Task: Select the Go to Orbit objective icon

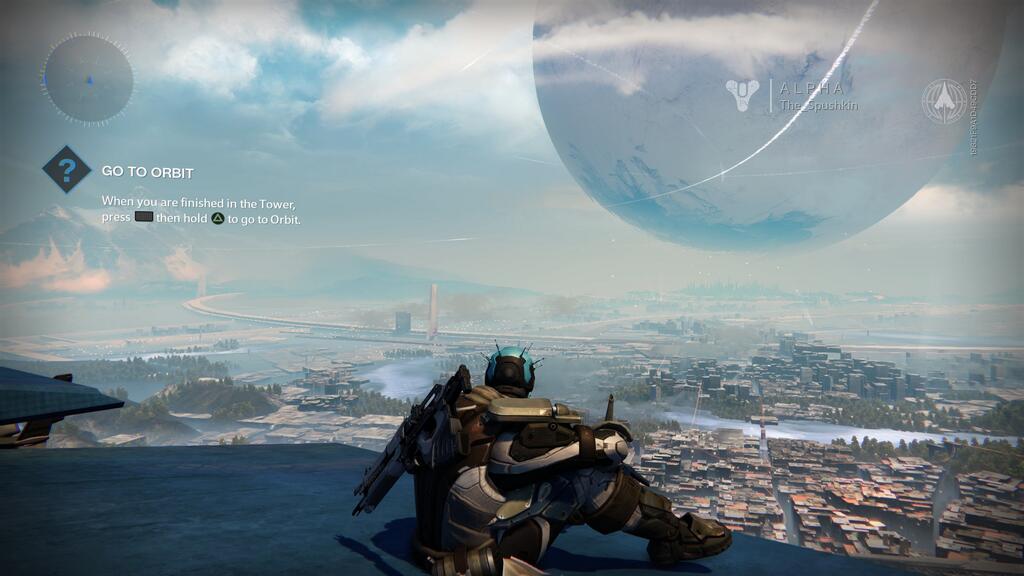Action: coord(66,170)
